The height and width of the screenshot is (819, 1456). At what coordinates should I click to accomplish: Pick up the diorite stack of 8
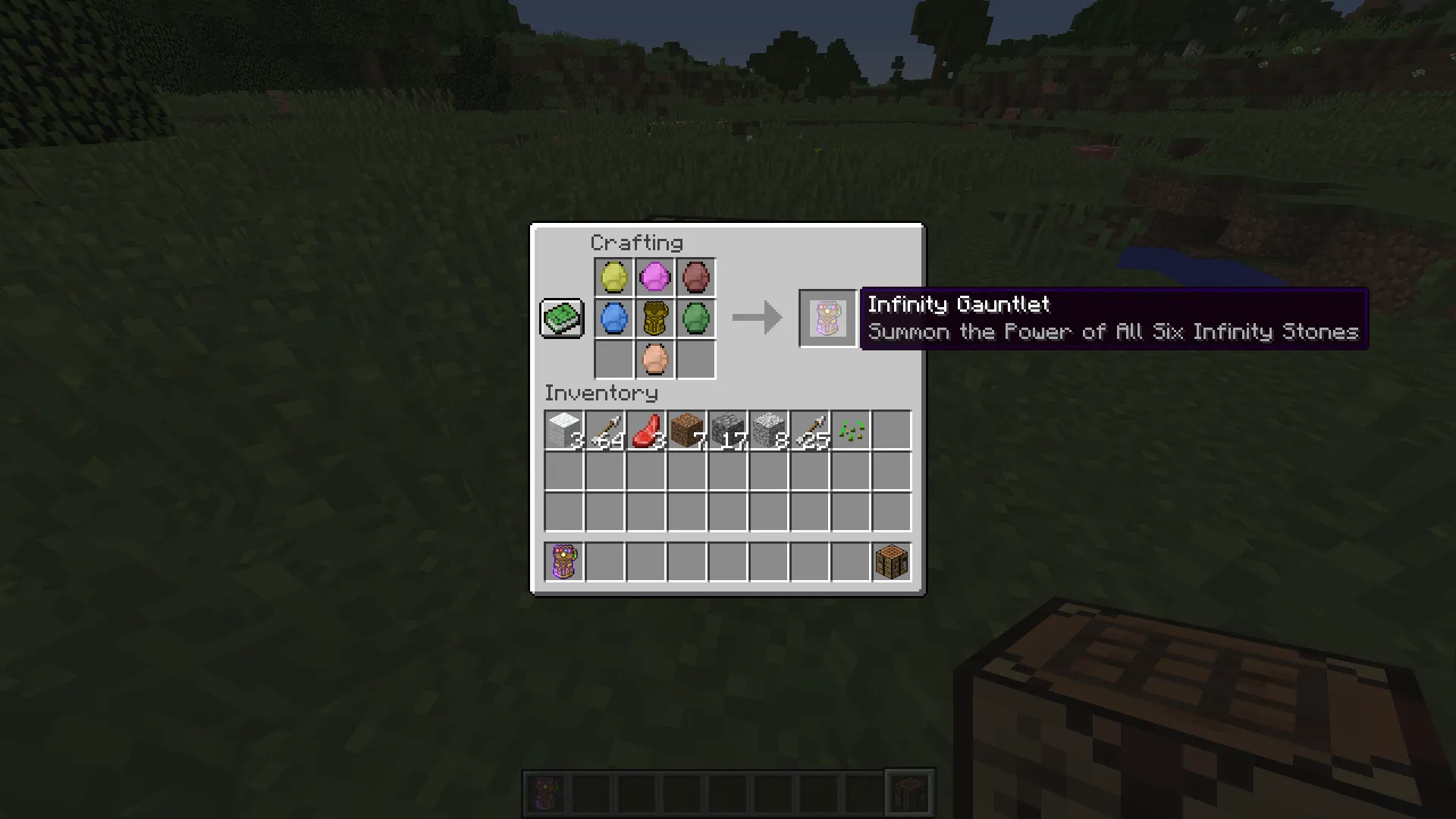point(767,430)
